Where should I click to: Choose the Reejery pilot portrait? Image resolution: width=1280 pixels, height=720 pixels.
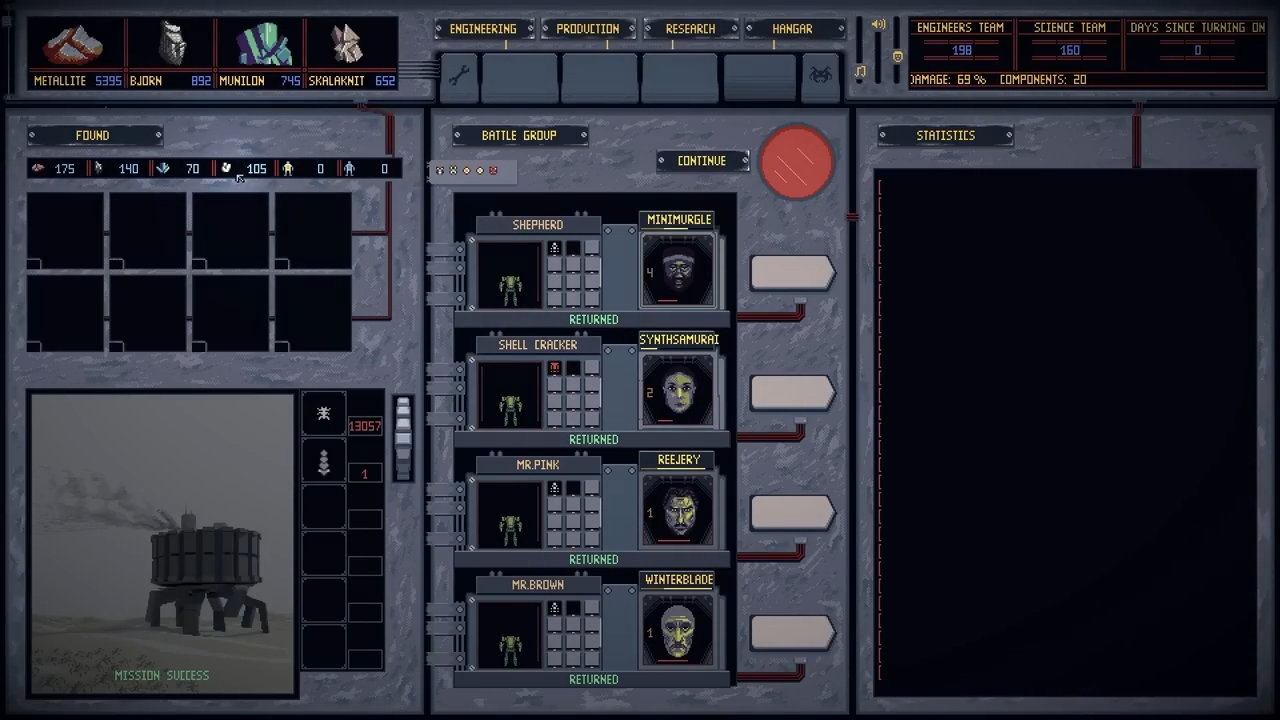coord(678,510)
